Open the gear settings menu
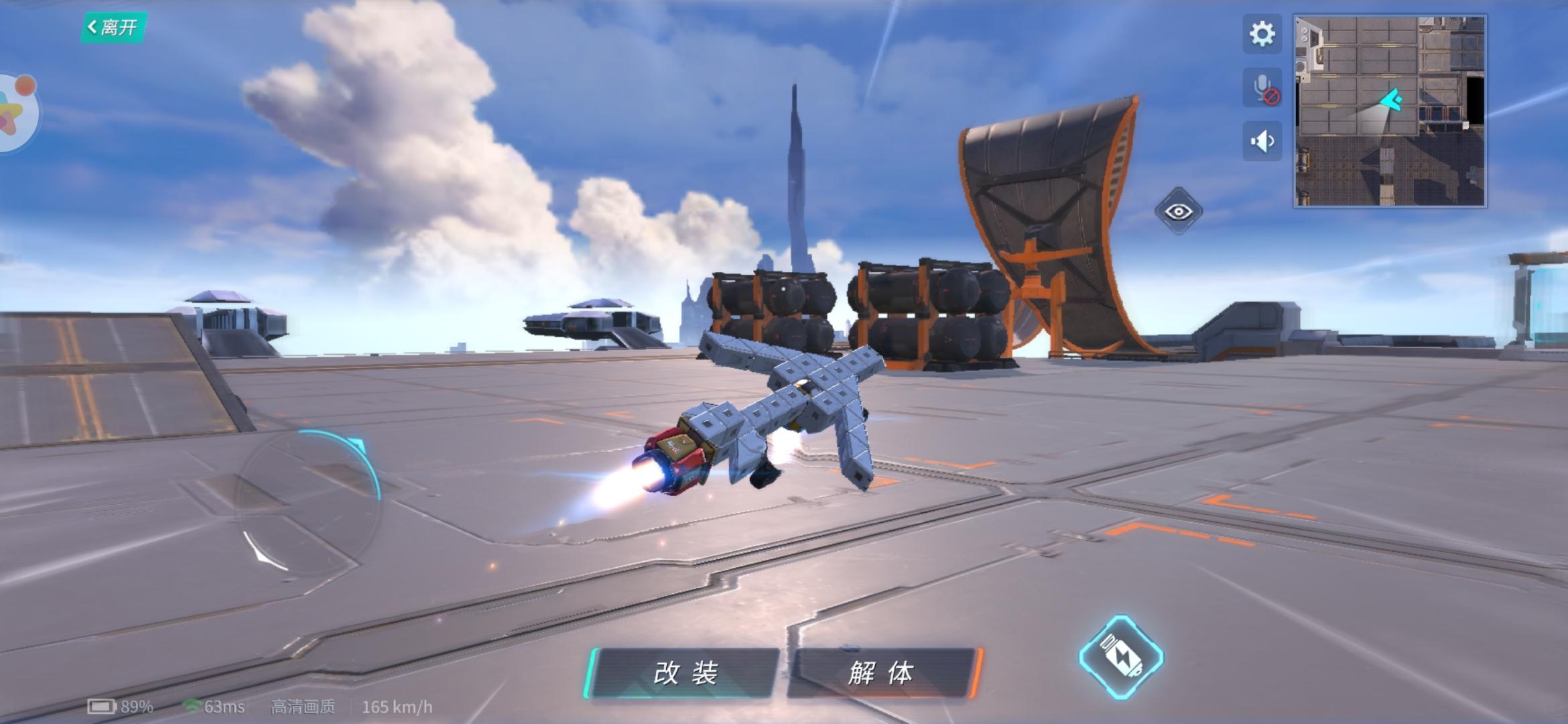Viewport: 1568px width, 724px height. 1262,34
